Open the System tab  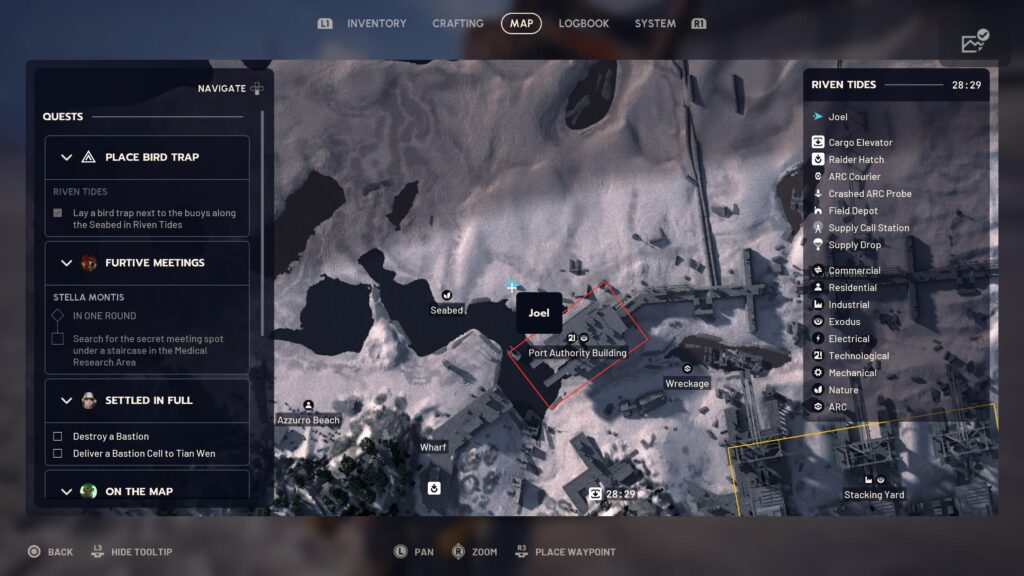click(x=655, y=23)
